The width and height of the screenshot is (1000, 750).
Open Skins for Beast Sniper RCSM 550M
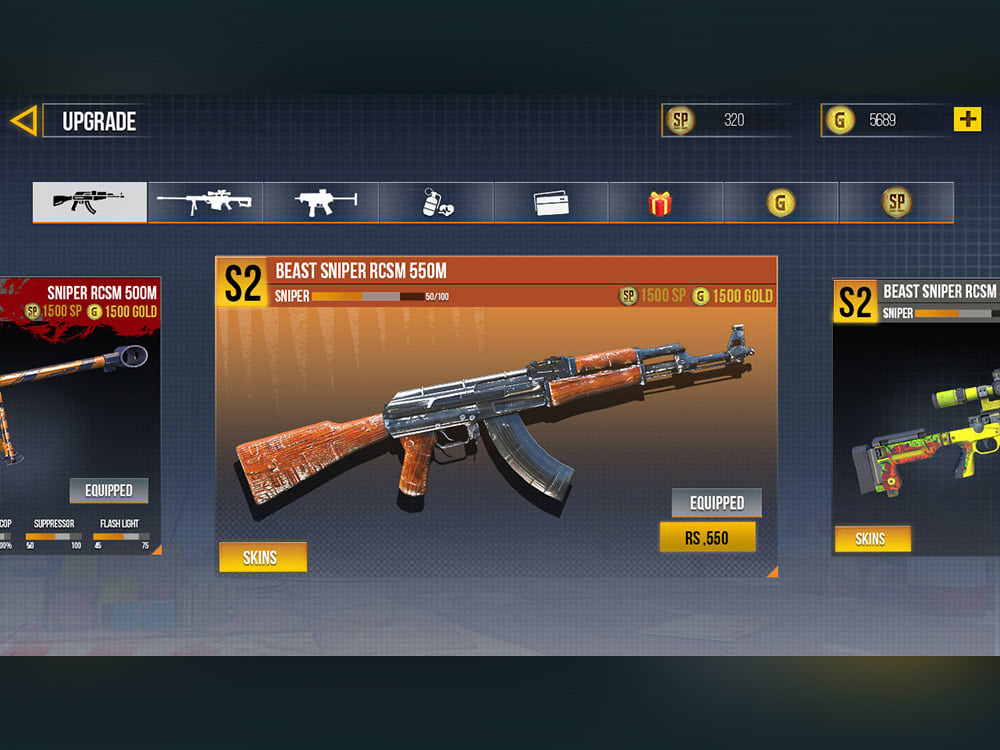(262, 557)
